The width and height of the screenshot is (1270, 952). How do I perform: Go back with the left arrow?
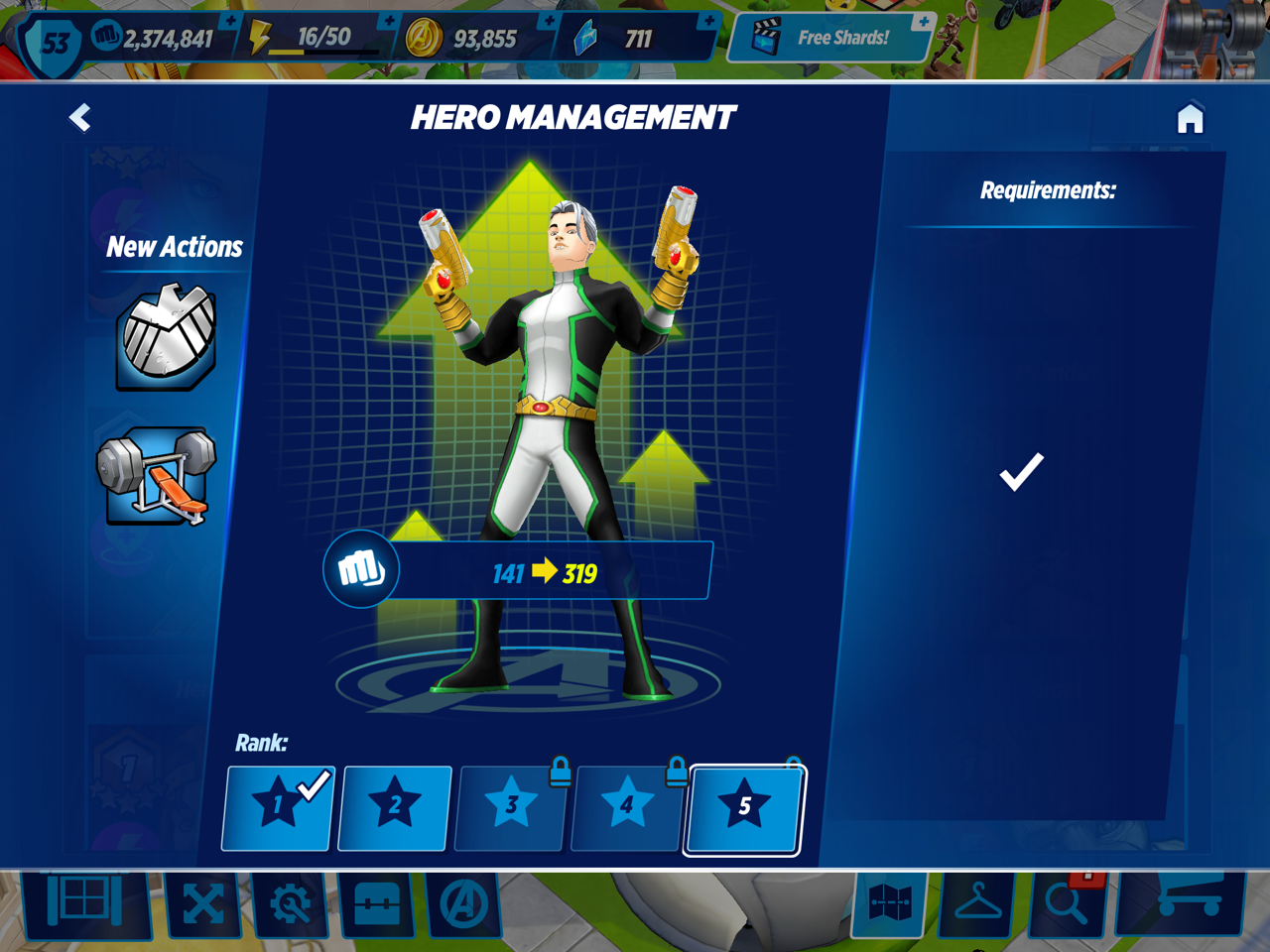(80, 118)
